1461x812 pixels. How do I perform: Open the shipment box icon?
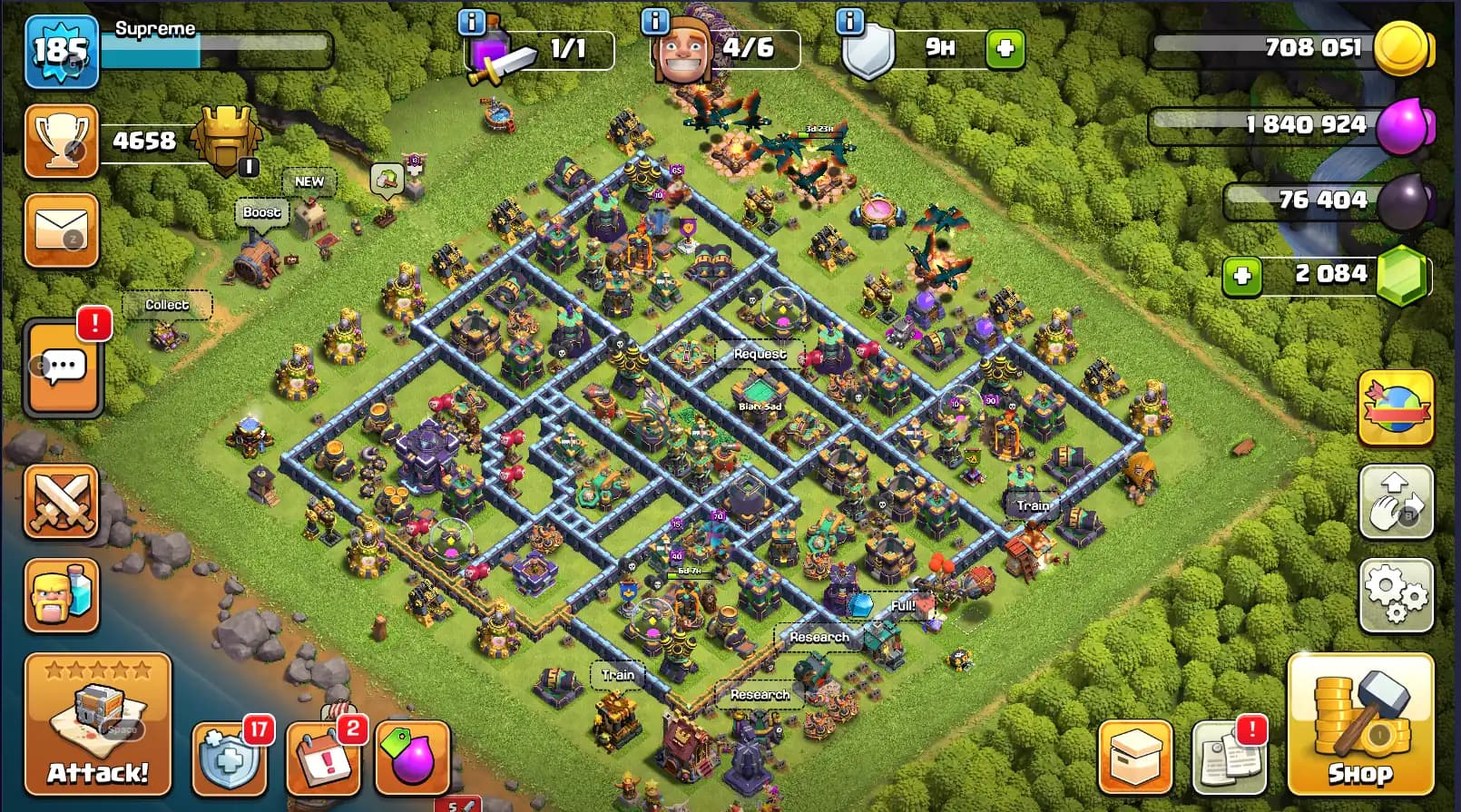pyautogui.click(x=1137, y=758)
